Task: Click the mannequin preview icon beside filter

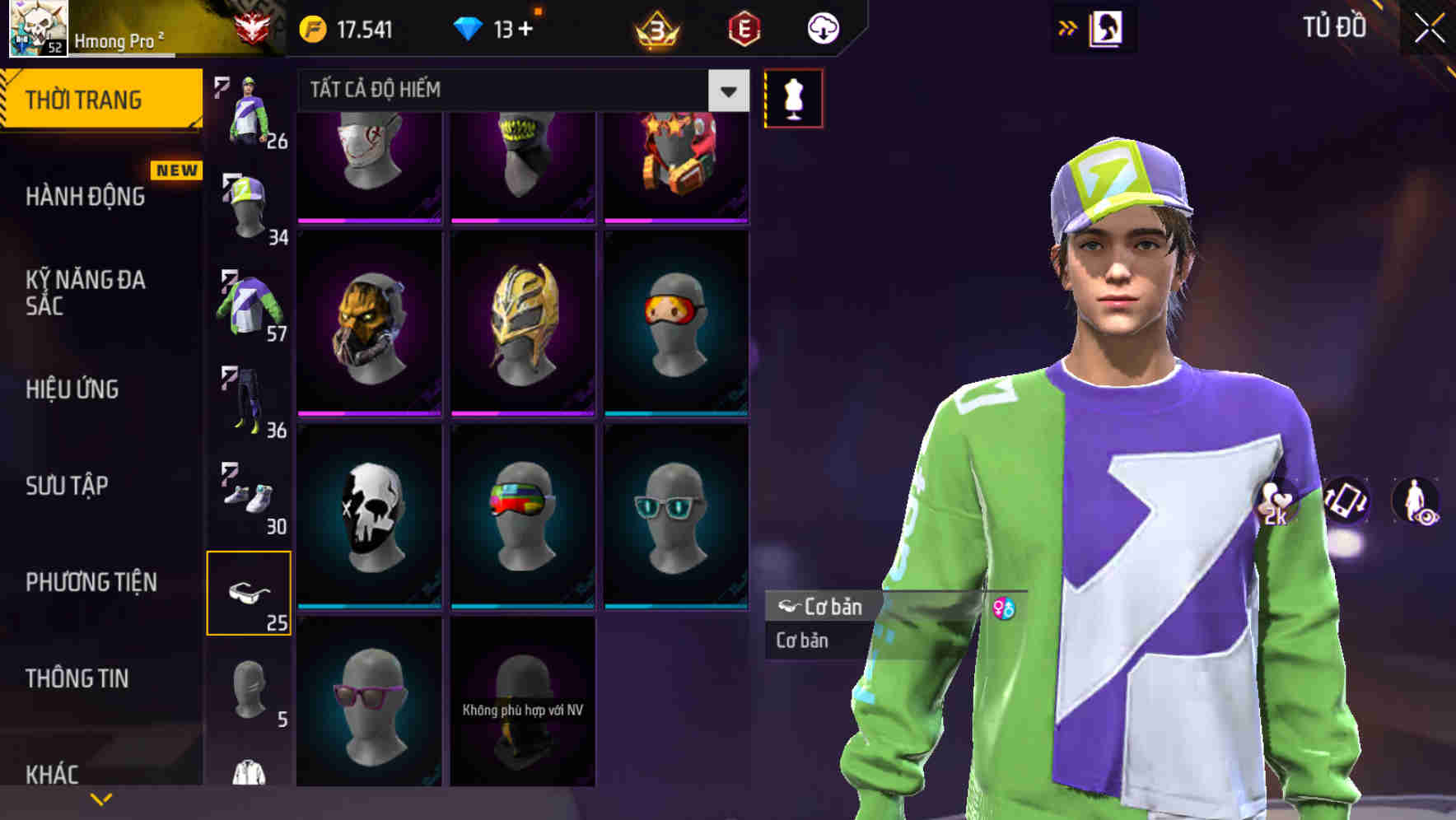Action: (793, 97)
